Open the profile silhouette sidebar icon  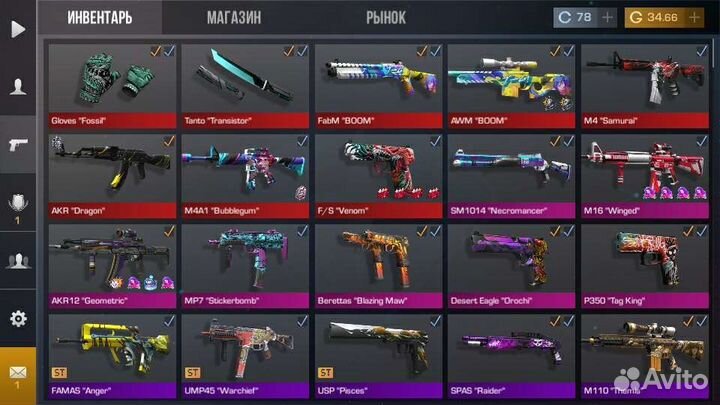pyautogui.click(x=18, y=87)
